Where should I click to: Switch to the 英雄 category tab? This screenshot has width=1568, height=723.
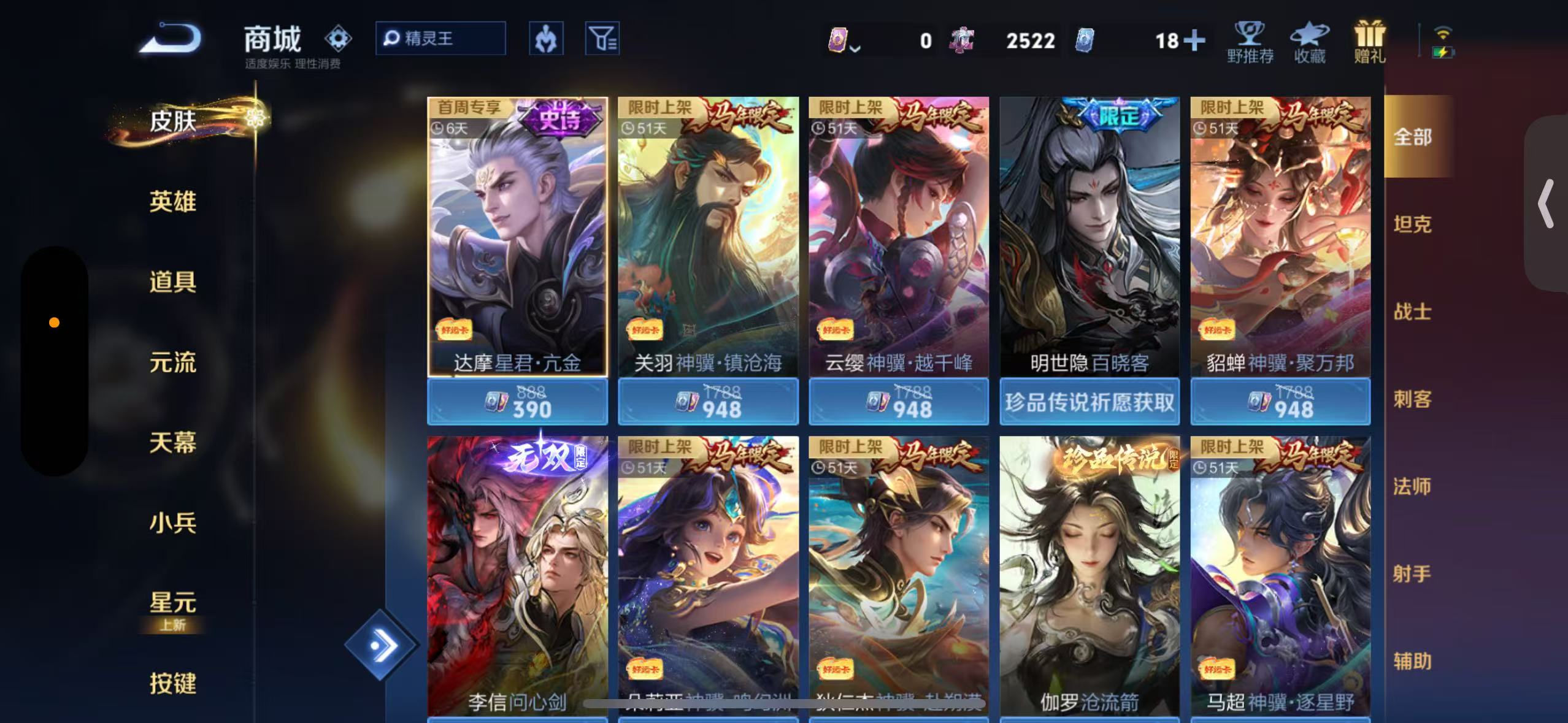pyautogui.click(x=172, y=202)
